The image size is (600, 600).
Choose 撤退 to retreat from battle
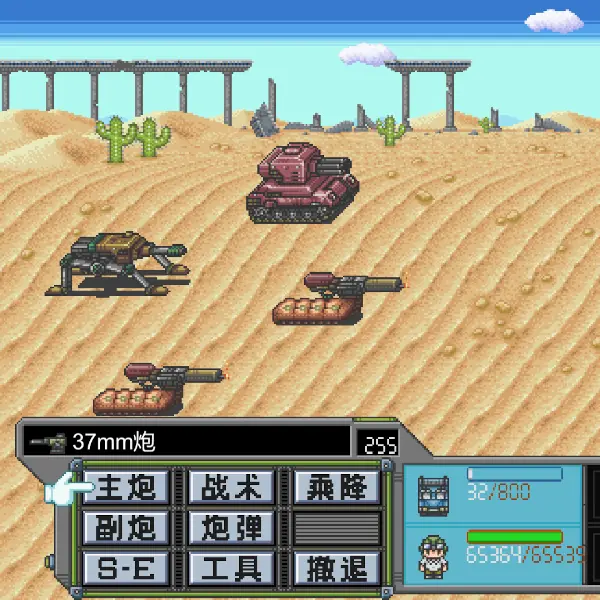tap(337, 568)
